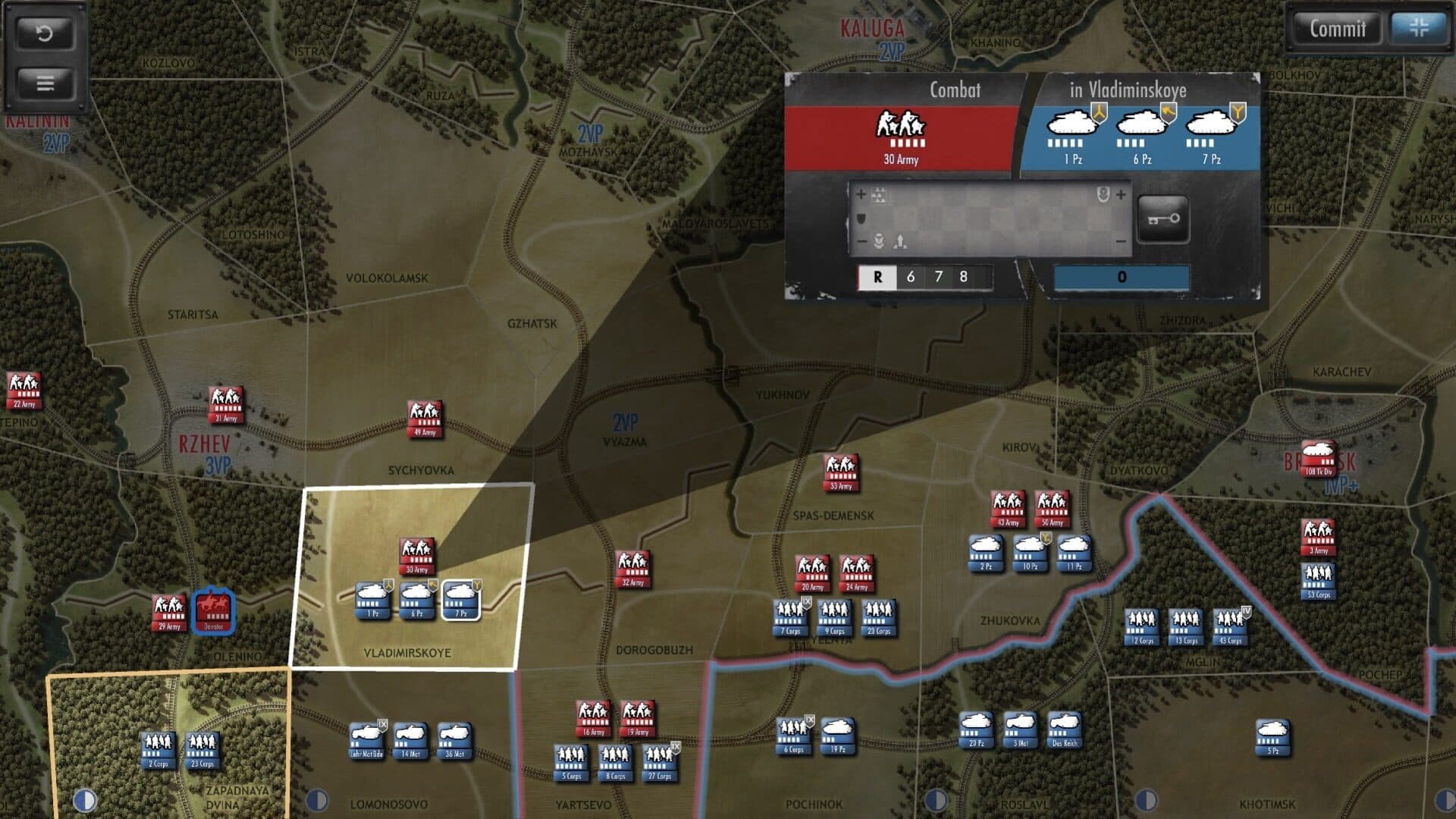Select the 14 Mot unit counter

point(410,740)
